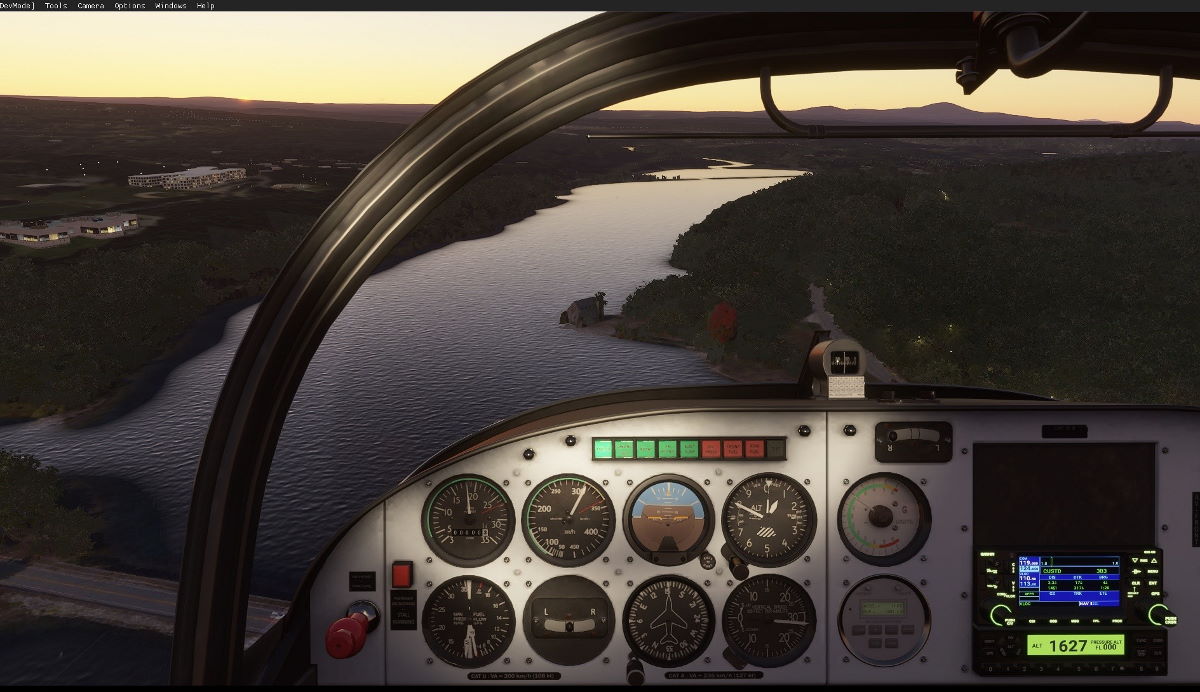Open the Camera menu

click(91, 6)
